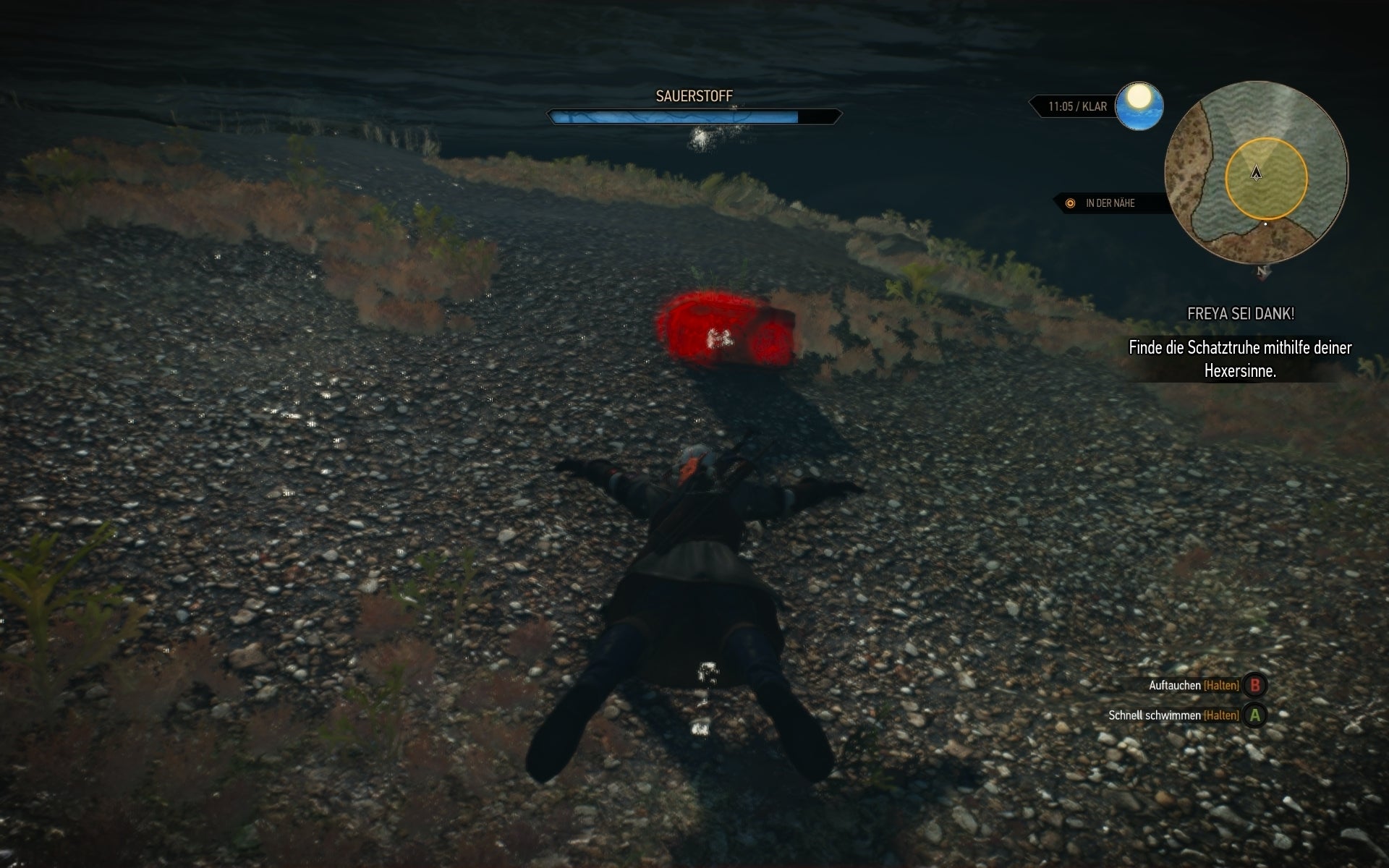Click the moon phase weather icon
1389x868 pixels.
pyautogui.click(x=1138, y=107)
